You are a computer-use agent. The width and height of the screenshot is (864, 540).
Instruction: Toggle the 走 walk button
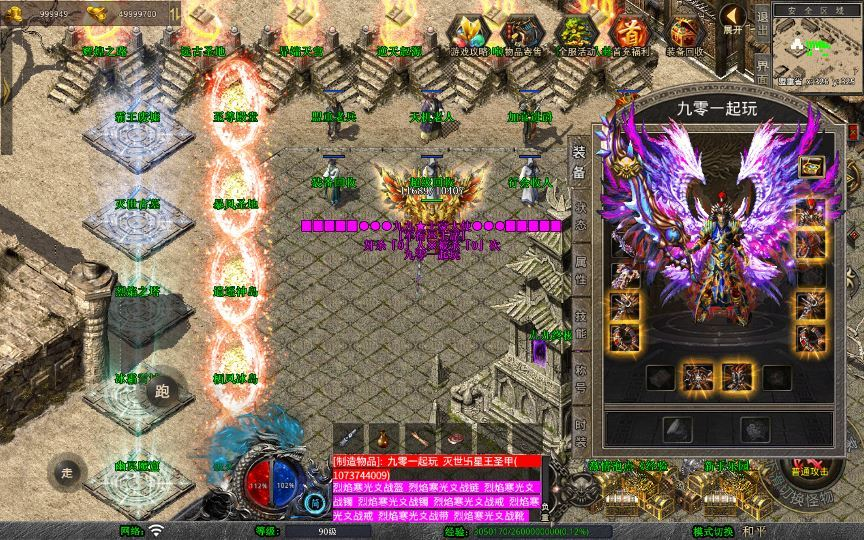68,470
